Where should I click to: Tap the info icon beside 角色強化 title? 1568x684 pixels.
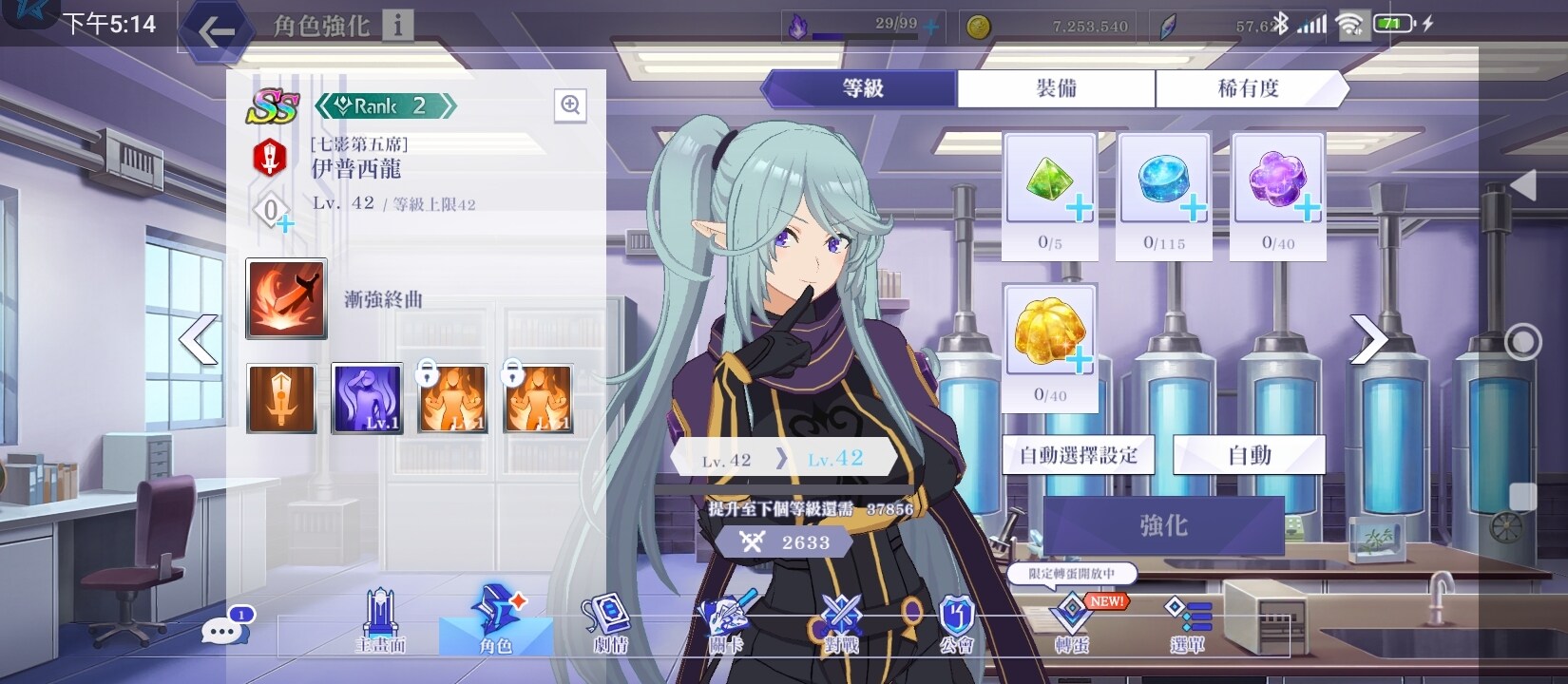pyautogui.click(x=397, y=26)
